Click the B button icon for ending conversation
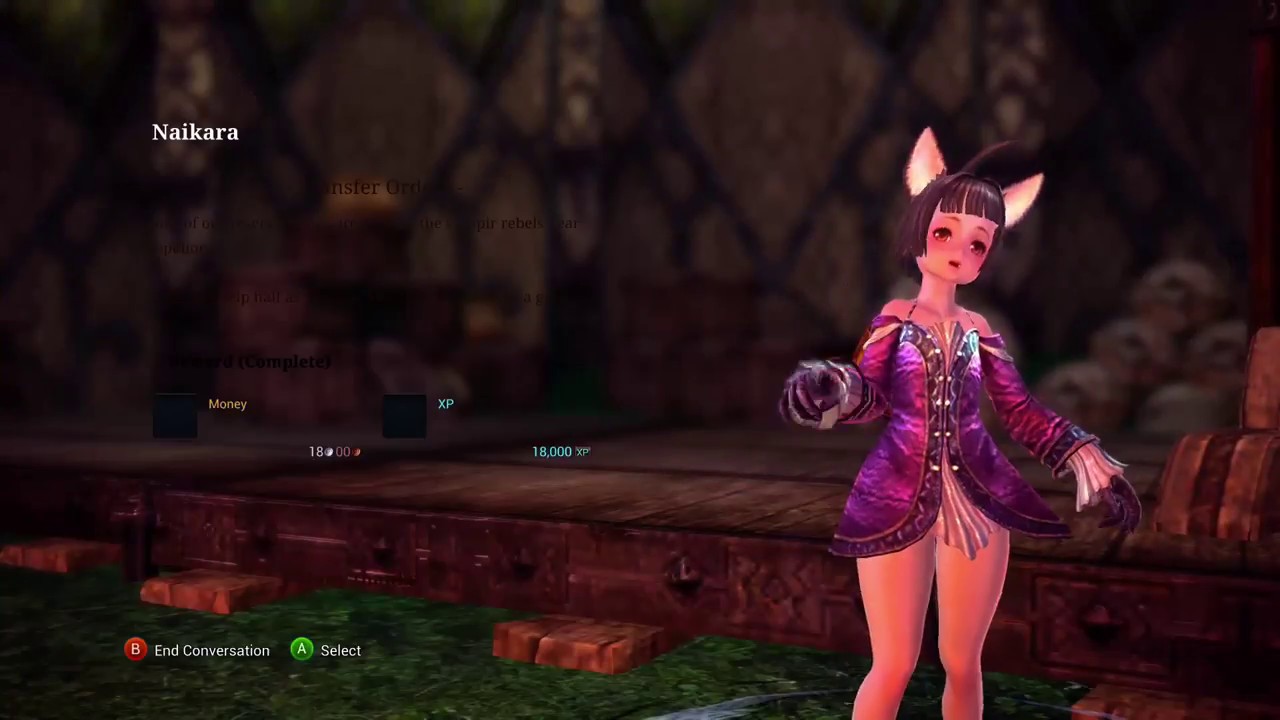Viewport: 1280px width, 720px height. tap(135, 650)
